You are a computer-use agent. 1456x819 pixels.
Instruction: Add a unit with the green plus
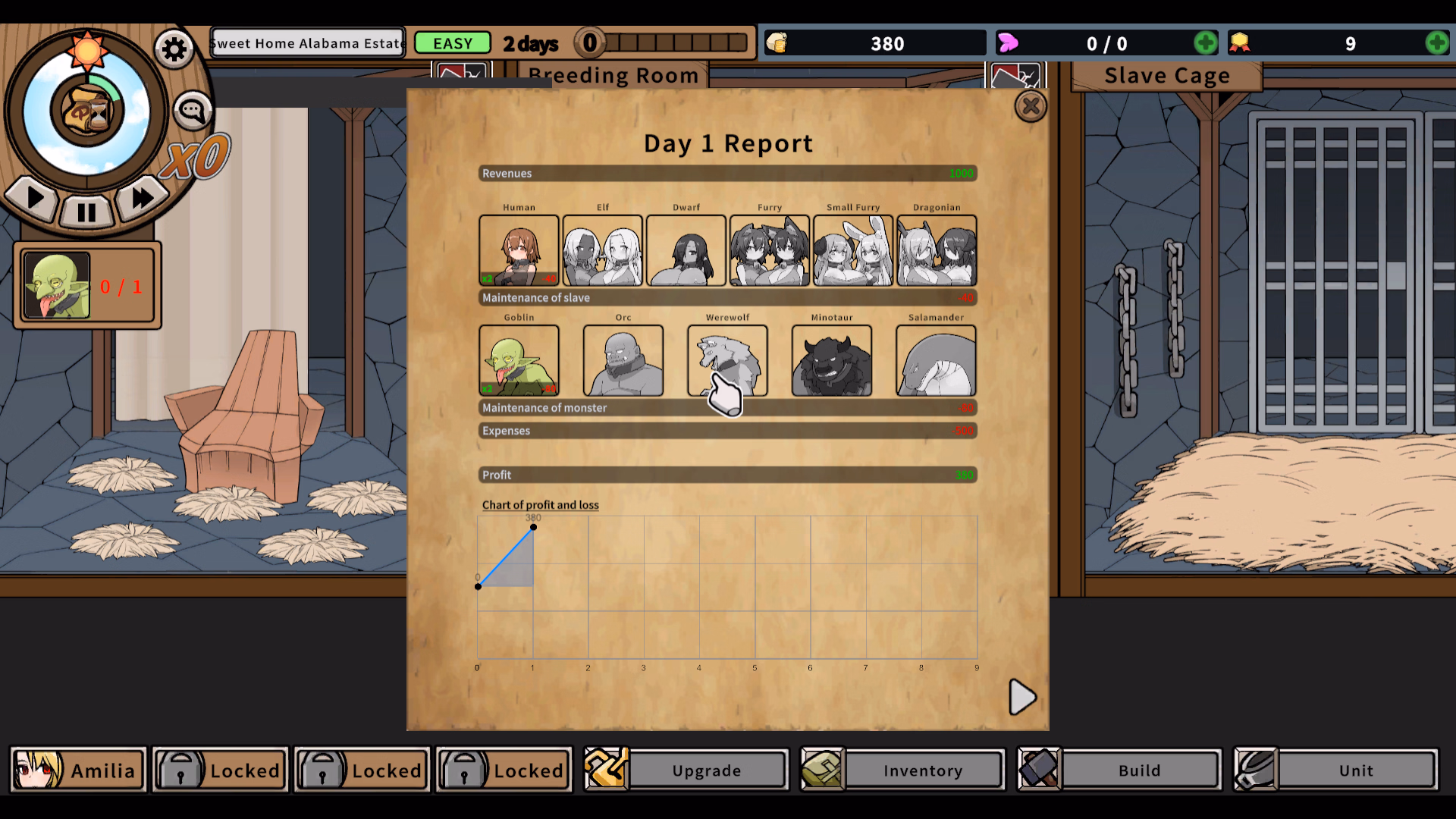click(1205, 42)
